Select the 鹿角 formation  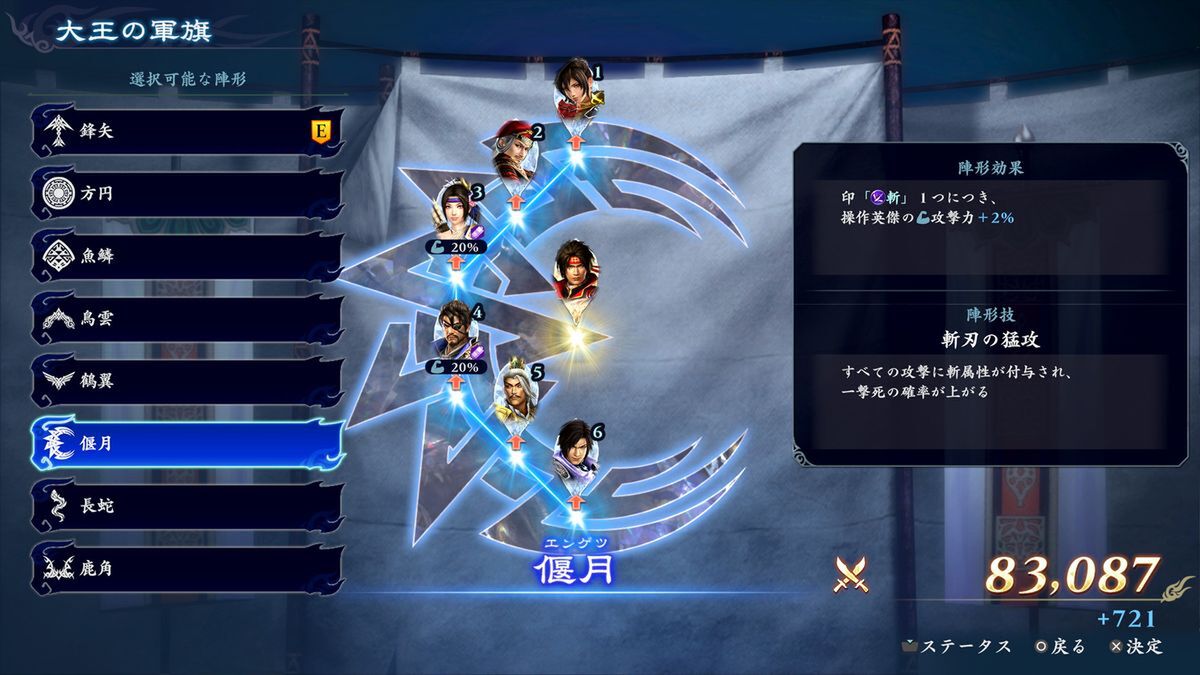click(185, 568)
